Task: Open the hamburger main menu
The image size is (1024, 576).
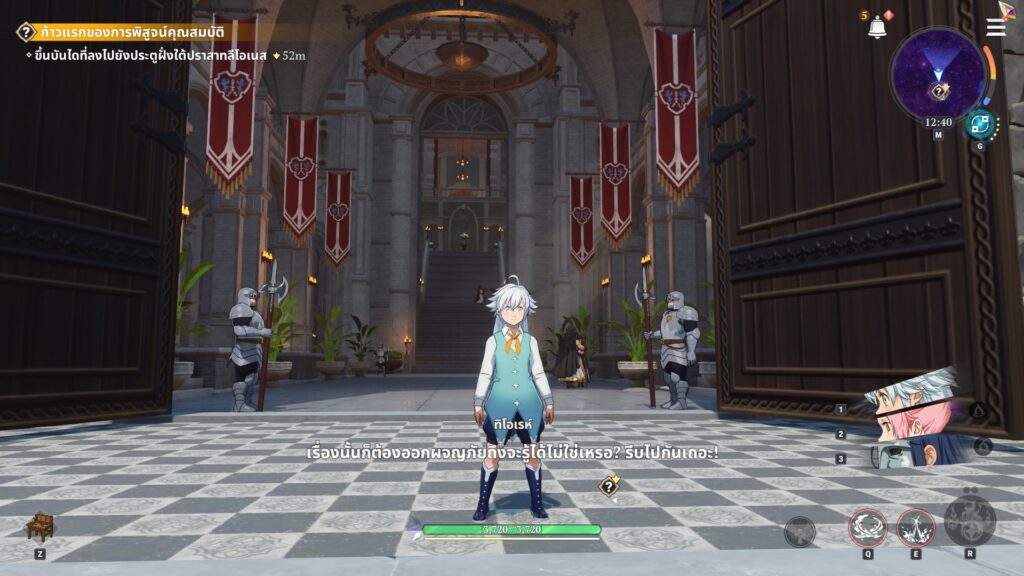Action: pos(996,27)
